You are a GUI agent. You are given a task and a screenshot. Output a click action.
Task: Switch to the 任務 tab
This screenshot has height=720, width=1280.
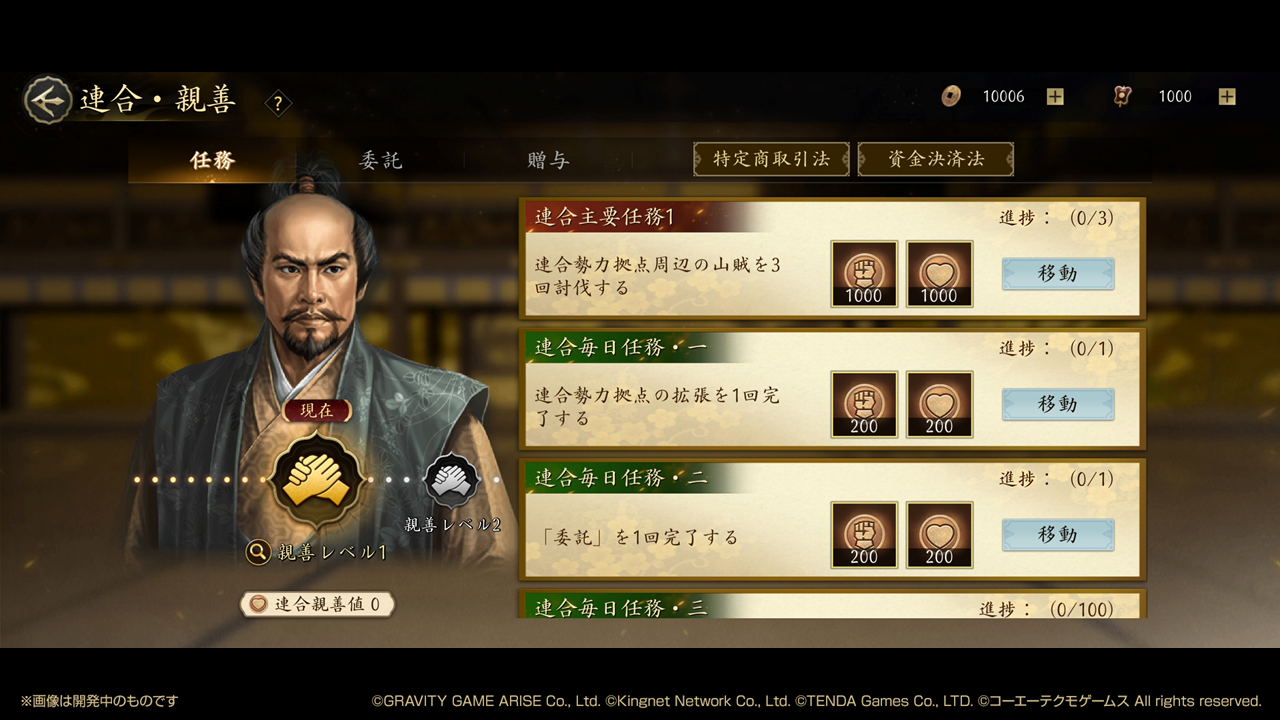(212, 159)
